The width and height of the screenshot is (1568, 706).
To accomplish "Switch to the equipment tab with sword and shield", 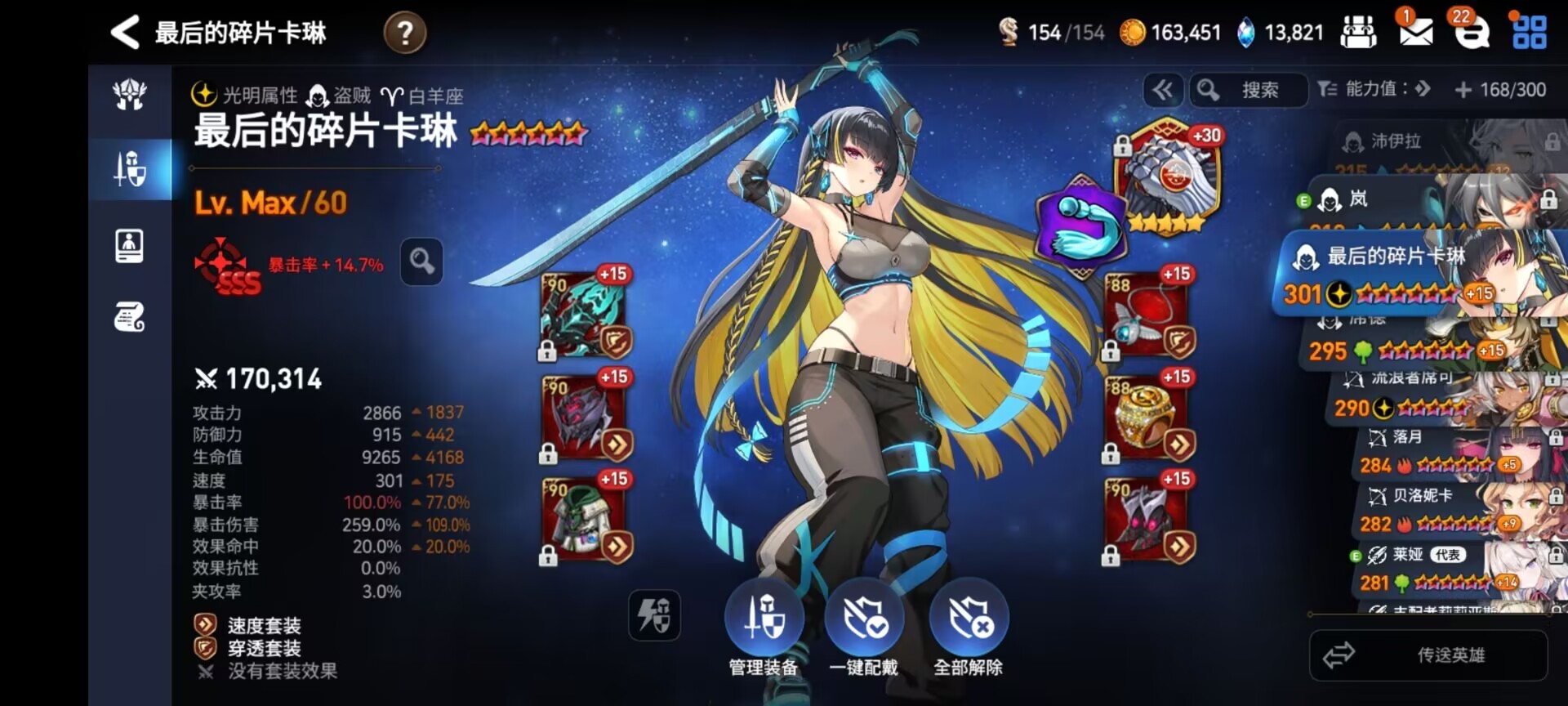I will pos(130,169).
